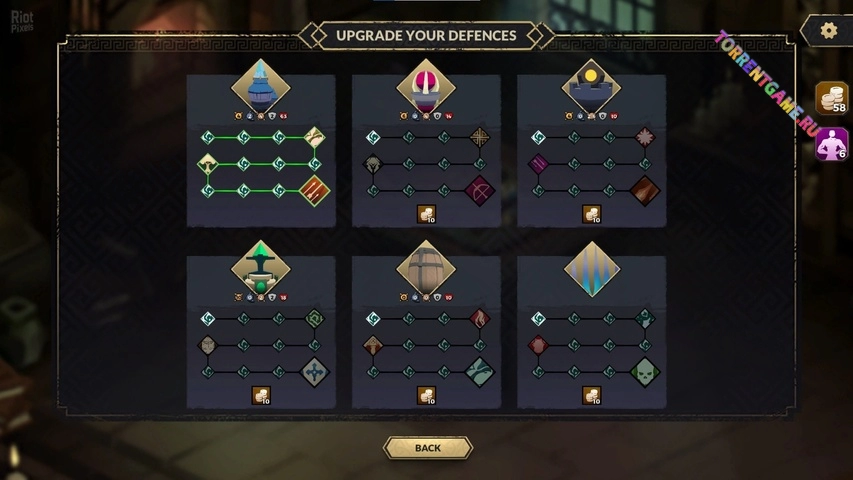
Task: Choose the red flame upgrade node
Action: click(480, 319)
